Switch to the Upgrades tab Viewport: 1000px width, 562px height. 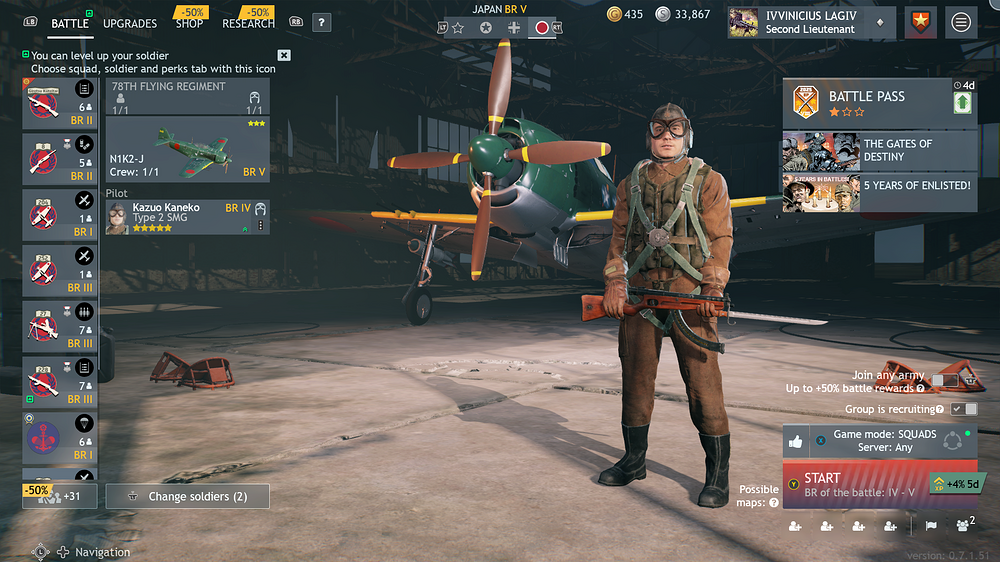(x=130, y=23)
